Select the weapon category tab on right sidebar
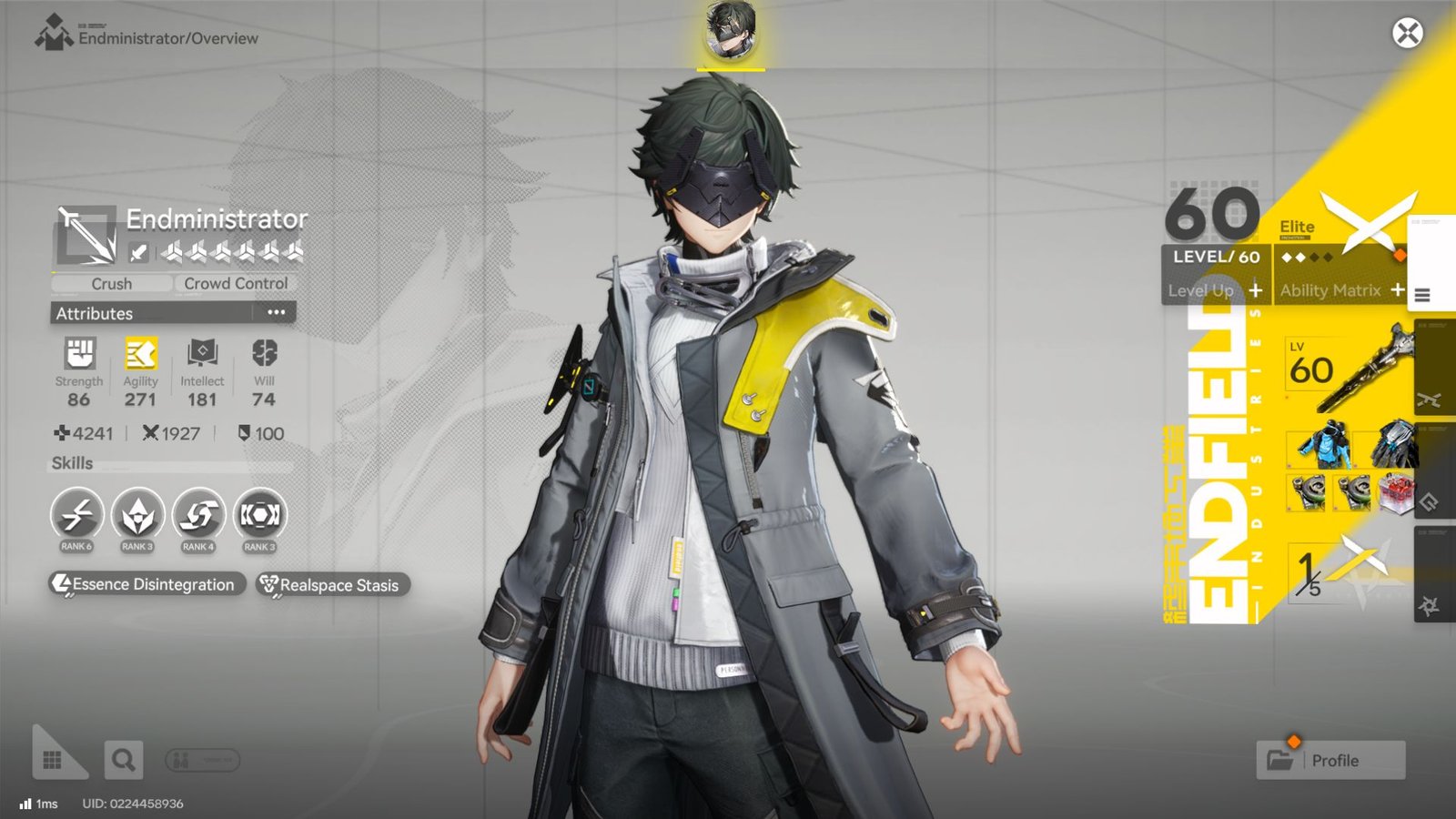 click(1431, 400)
